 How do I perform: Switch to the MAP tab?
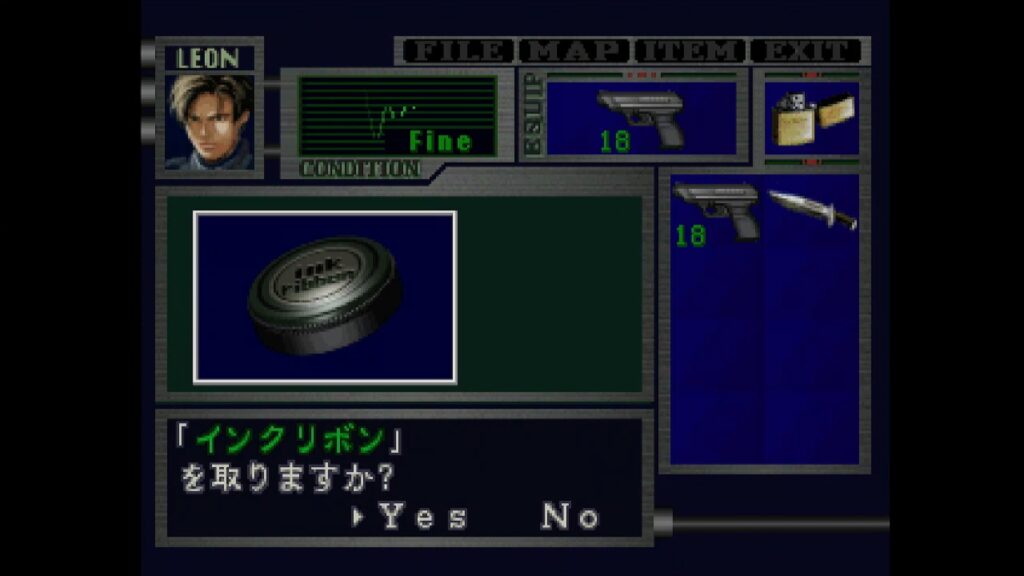pos(576,51)
